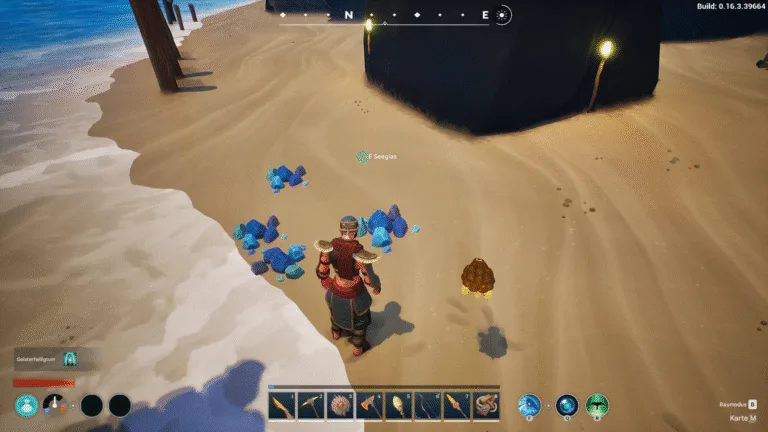Select the round spiked shield hotbar slot
The width and height of the screenshot is (768, 432).
pyautogui.click(x=341, y=405)
